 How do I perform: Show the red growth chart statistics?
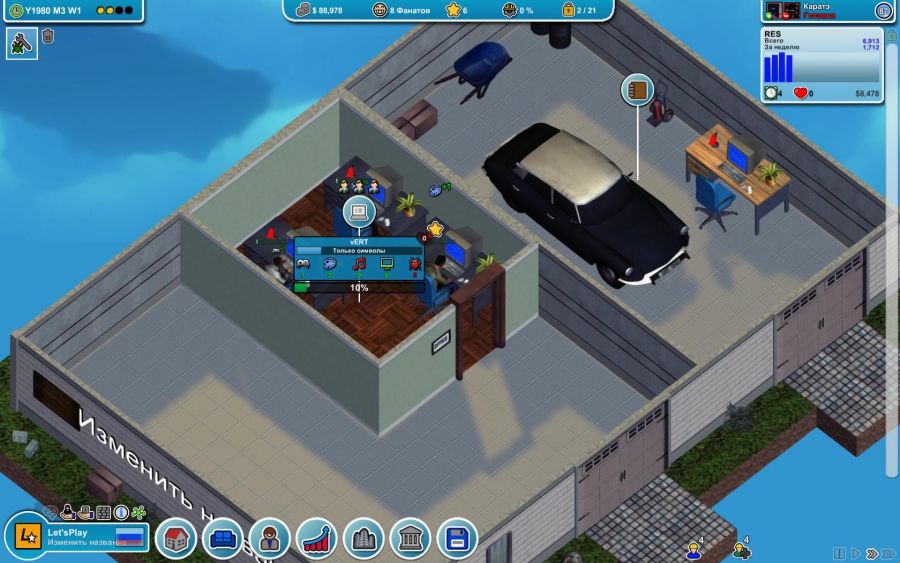pos(317,539)
